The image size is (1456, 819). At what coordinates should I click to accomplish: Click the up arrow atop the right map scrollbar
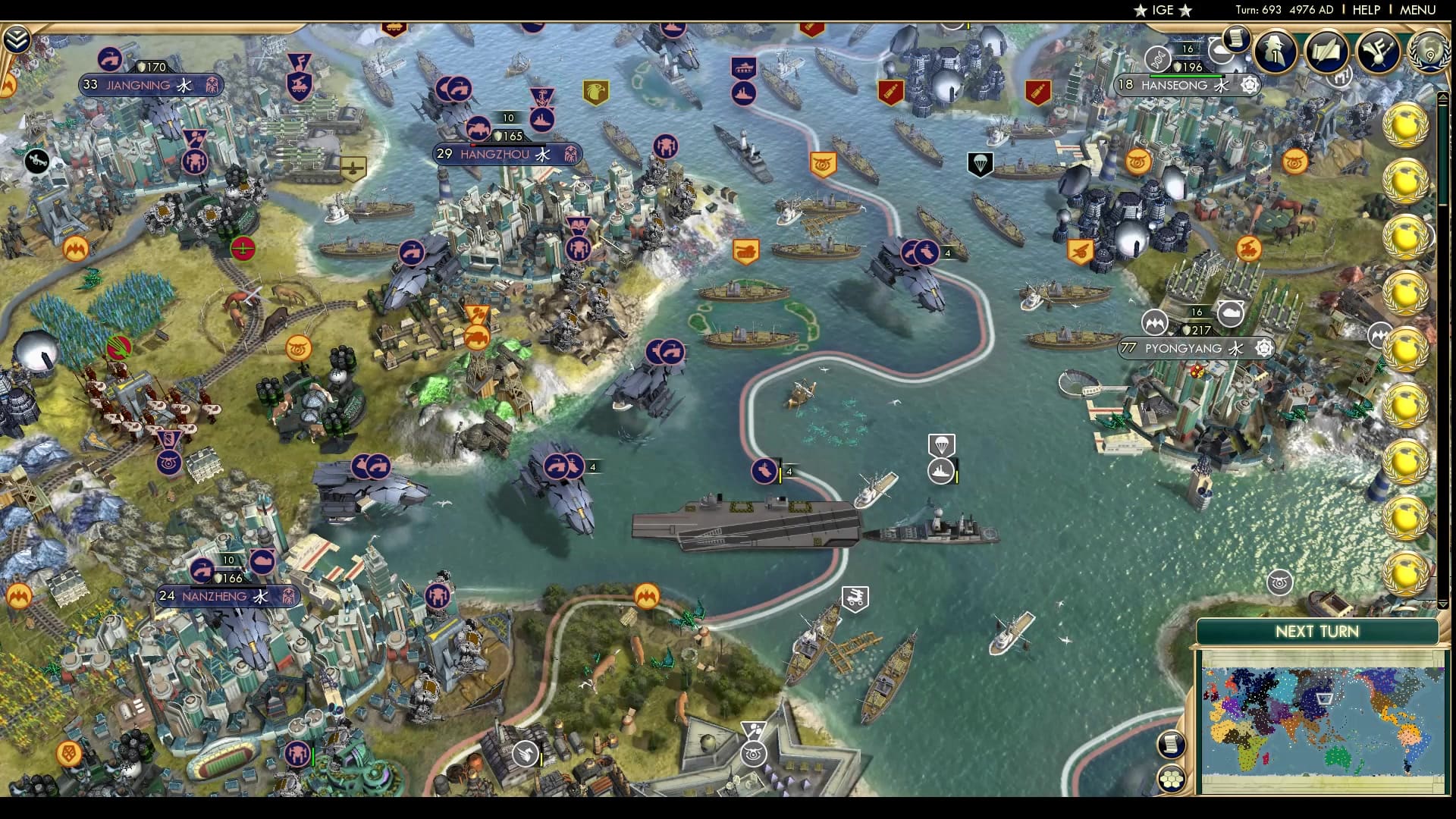click(x=1443, y=97)
